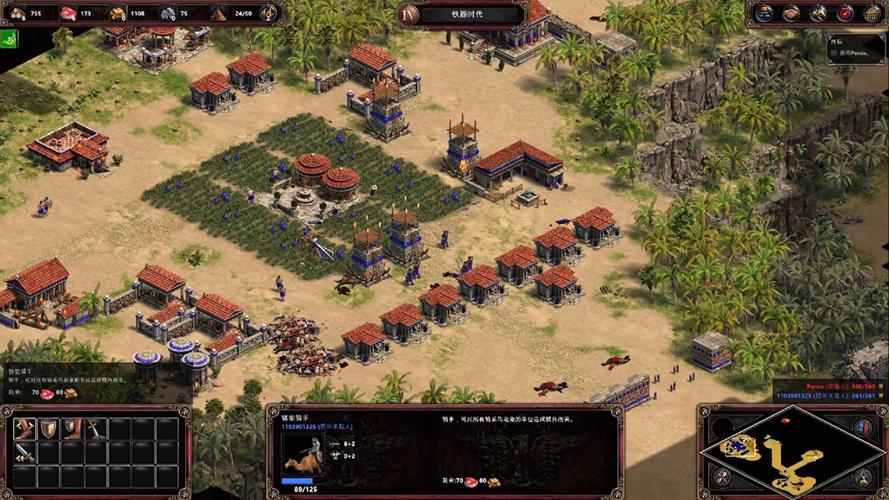Open the red checkmark objectives panel
The height and width of the screenshot is (500, 889).
(x=845, y=13)
